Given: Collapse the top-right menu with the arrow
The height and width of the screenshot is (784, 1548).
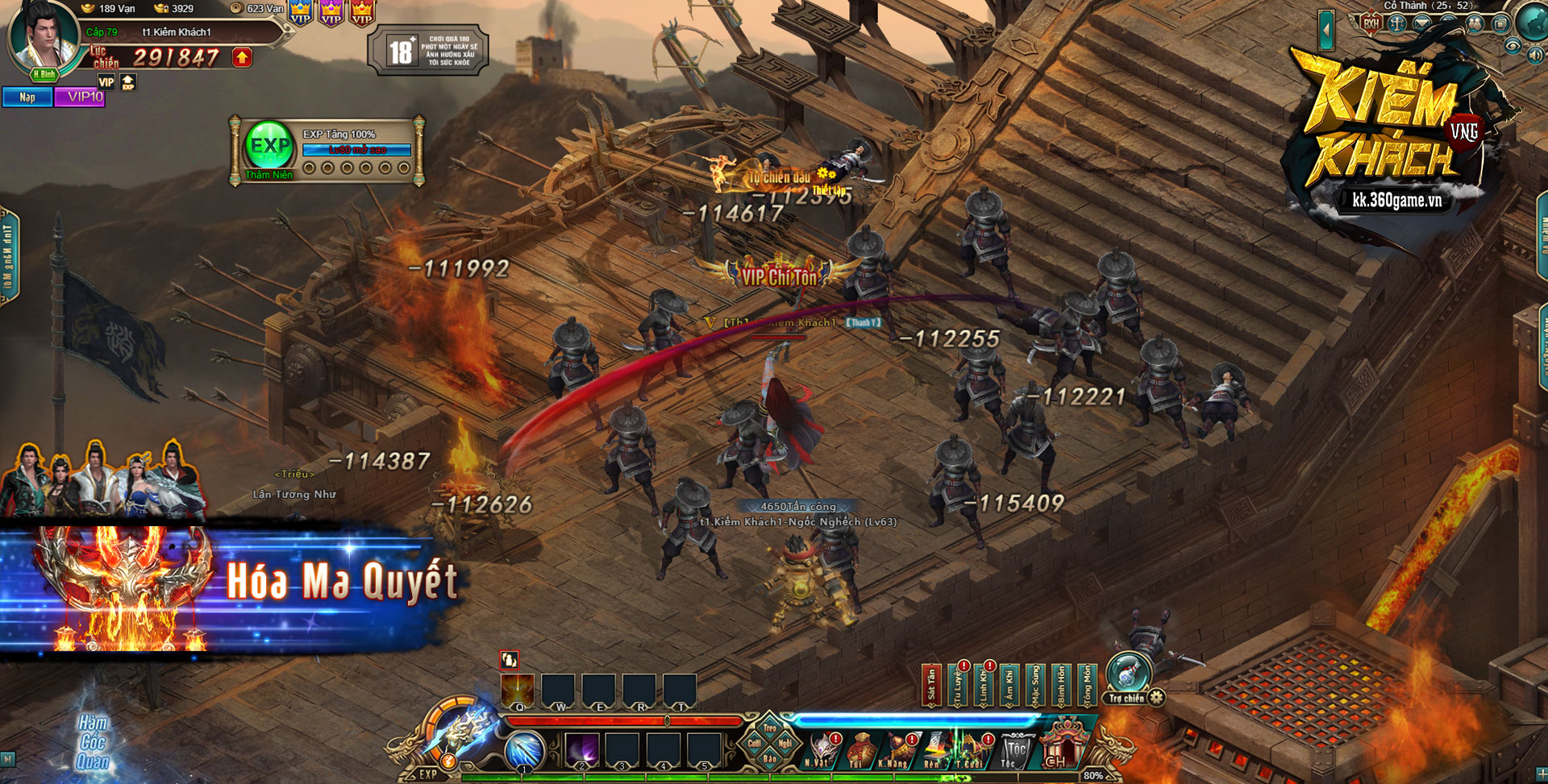Looking at the screenshot, I should click(1326, 31).
